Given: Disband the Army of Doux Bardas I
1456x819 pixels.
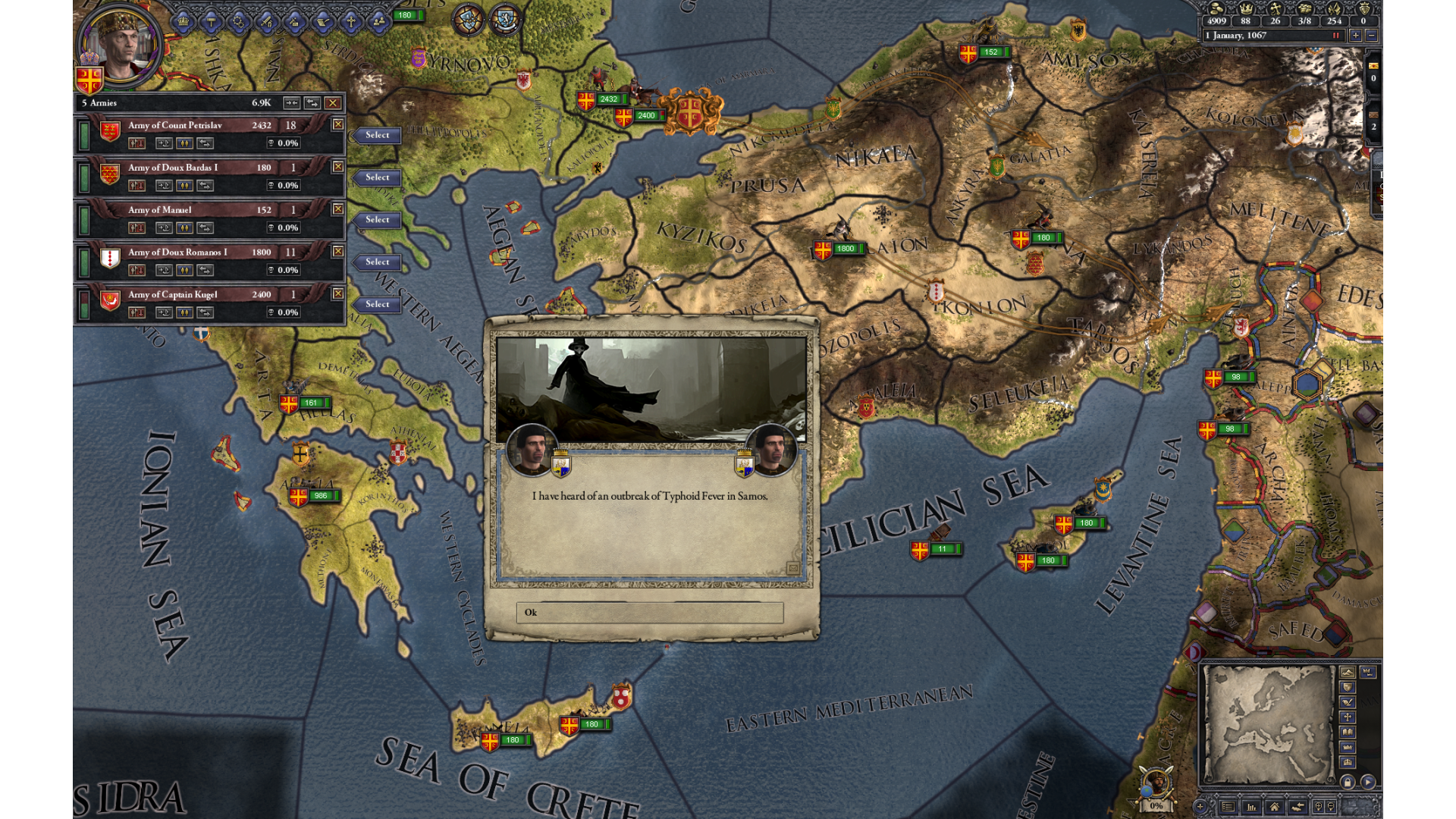Looking at the screenshot, I should click(x=137, y=186).
